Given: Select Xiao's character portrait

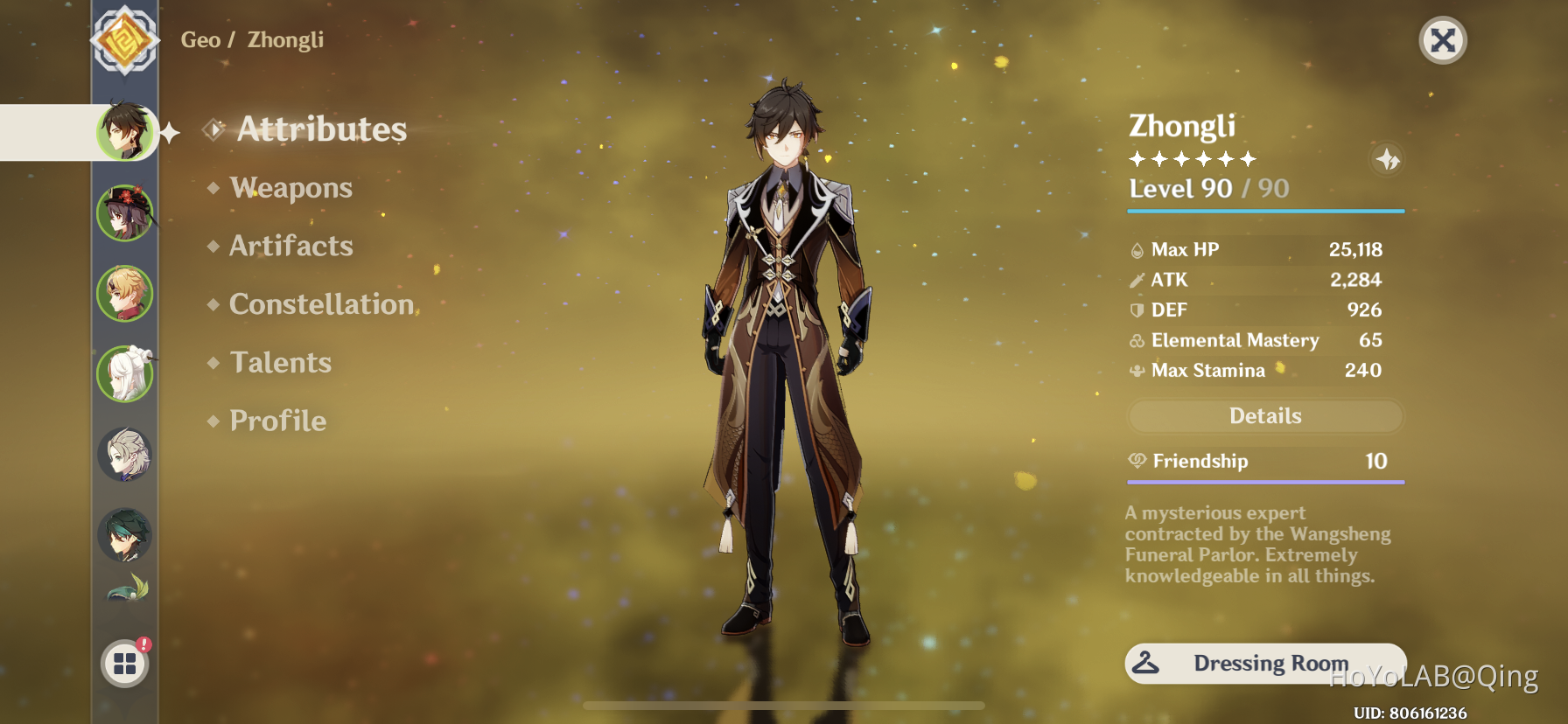Looking at the screenshot, I should [125, 535].
